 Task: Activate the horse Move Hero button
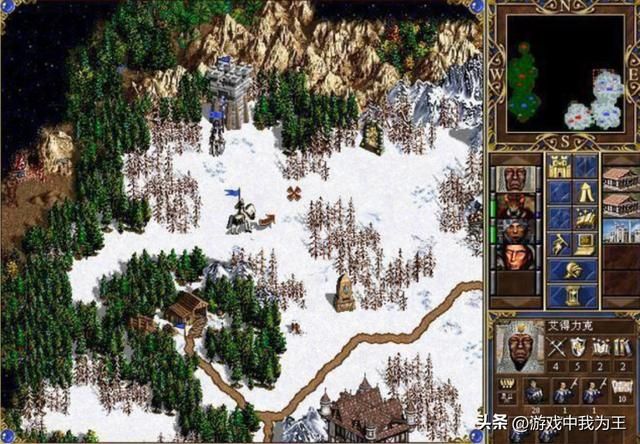[x=585, y=219]
